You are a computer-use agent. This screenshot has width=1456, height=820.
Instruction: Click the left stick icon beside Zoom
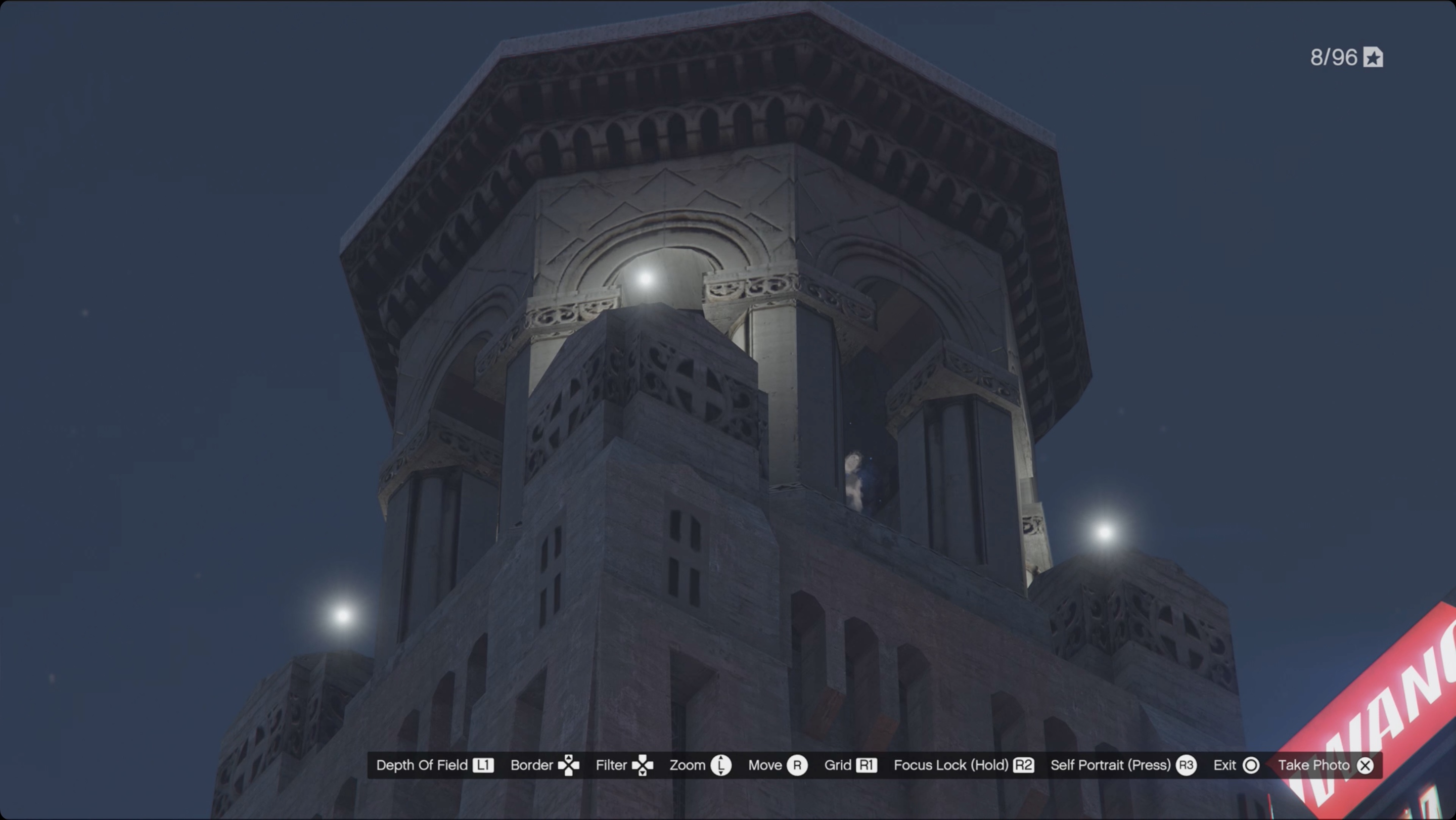722,765
